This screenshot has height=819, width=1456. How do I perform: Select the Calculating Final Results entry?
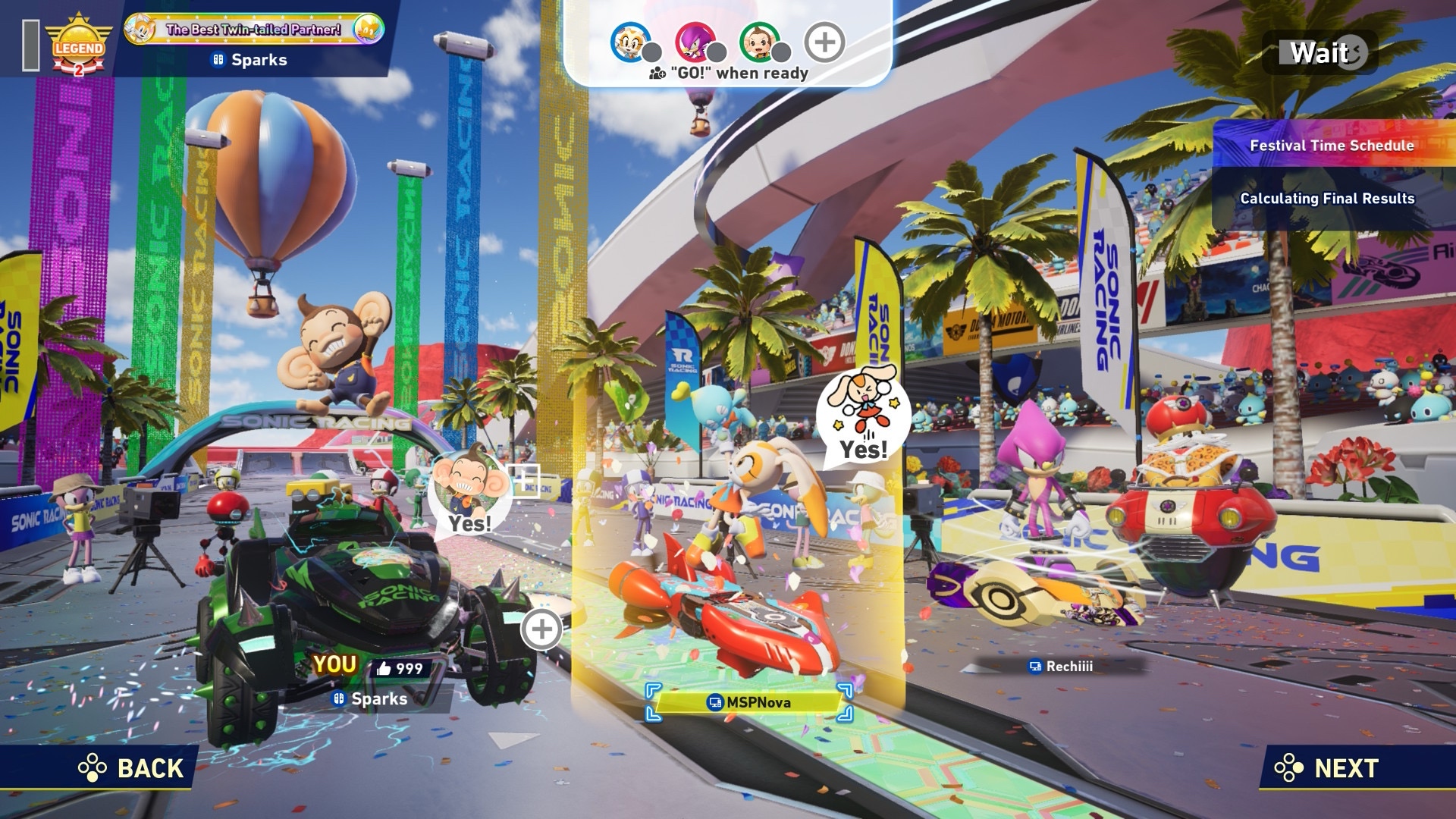pyautogui.click(x=1327, y=199)
